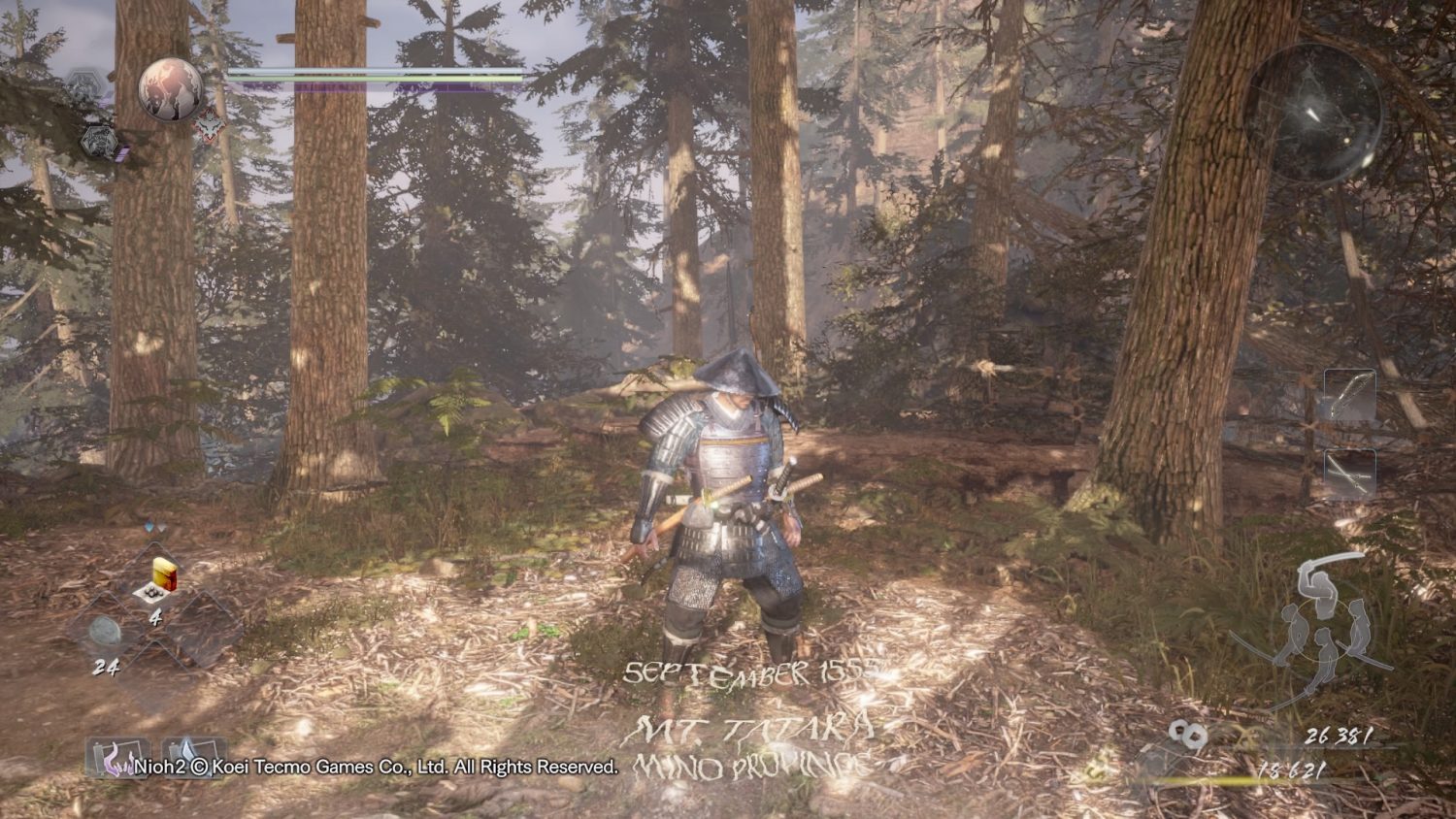The height and width of the screenshot is (819, 1456).
Task: Choose the round stone item with 24
Action: click(x=105, y=632)
